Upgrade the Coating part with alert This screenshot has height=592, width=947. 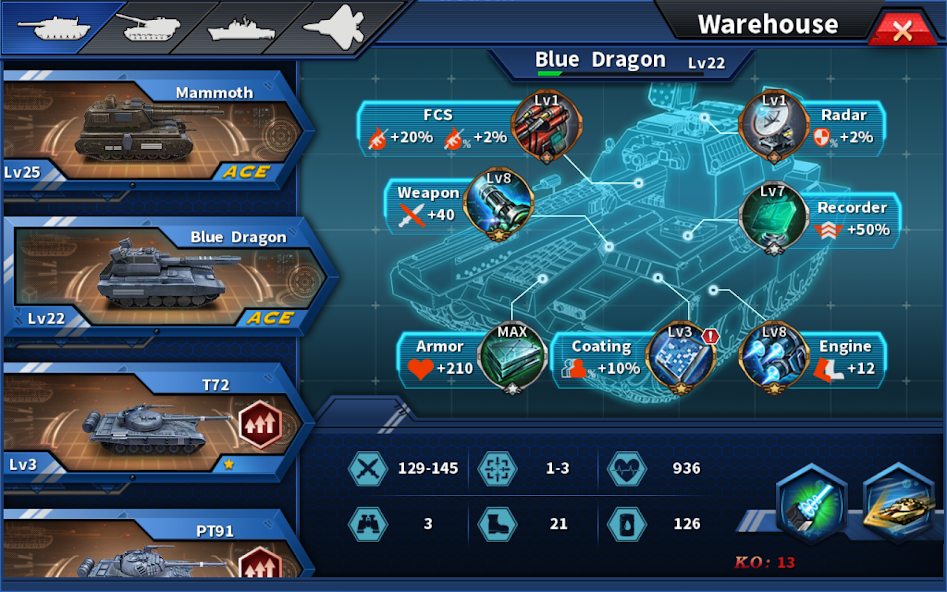(681, 357)
